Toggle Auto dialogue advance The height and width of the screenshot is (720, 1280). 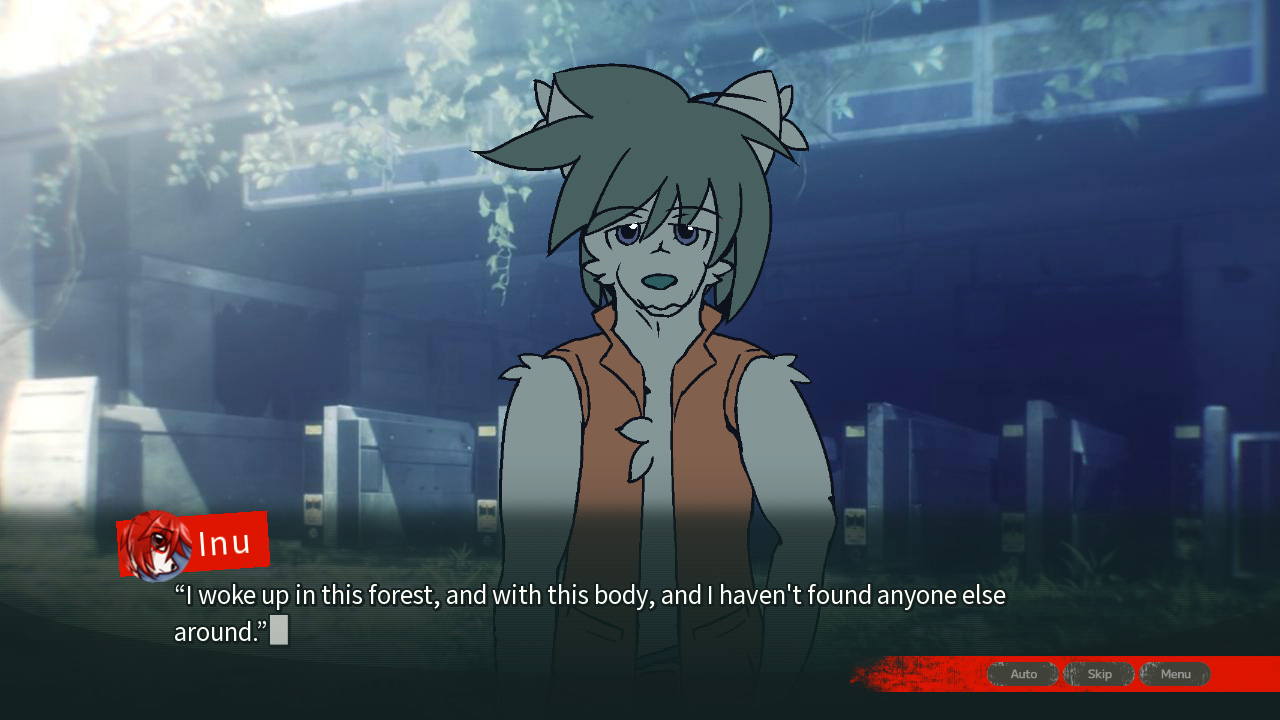[1023, 674]
